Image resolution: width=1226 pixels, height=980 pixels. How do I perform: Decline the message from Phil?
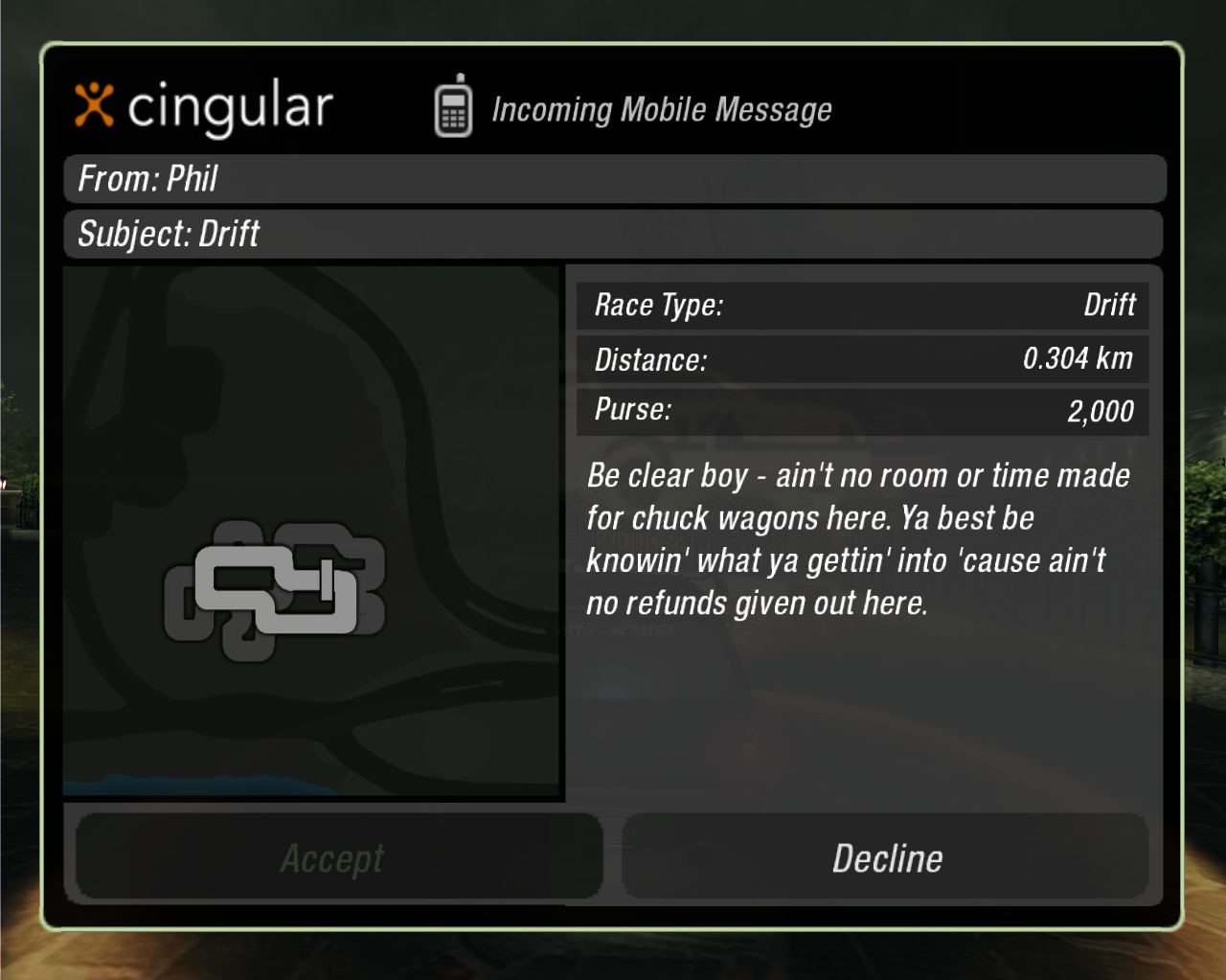point(886,857)
